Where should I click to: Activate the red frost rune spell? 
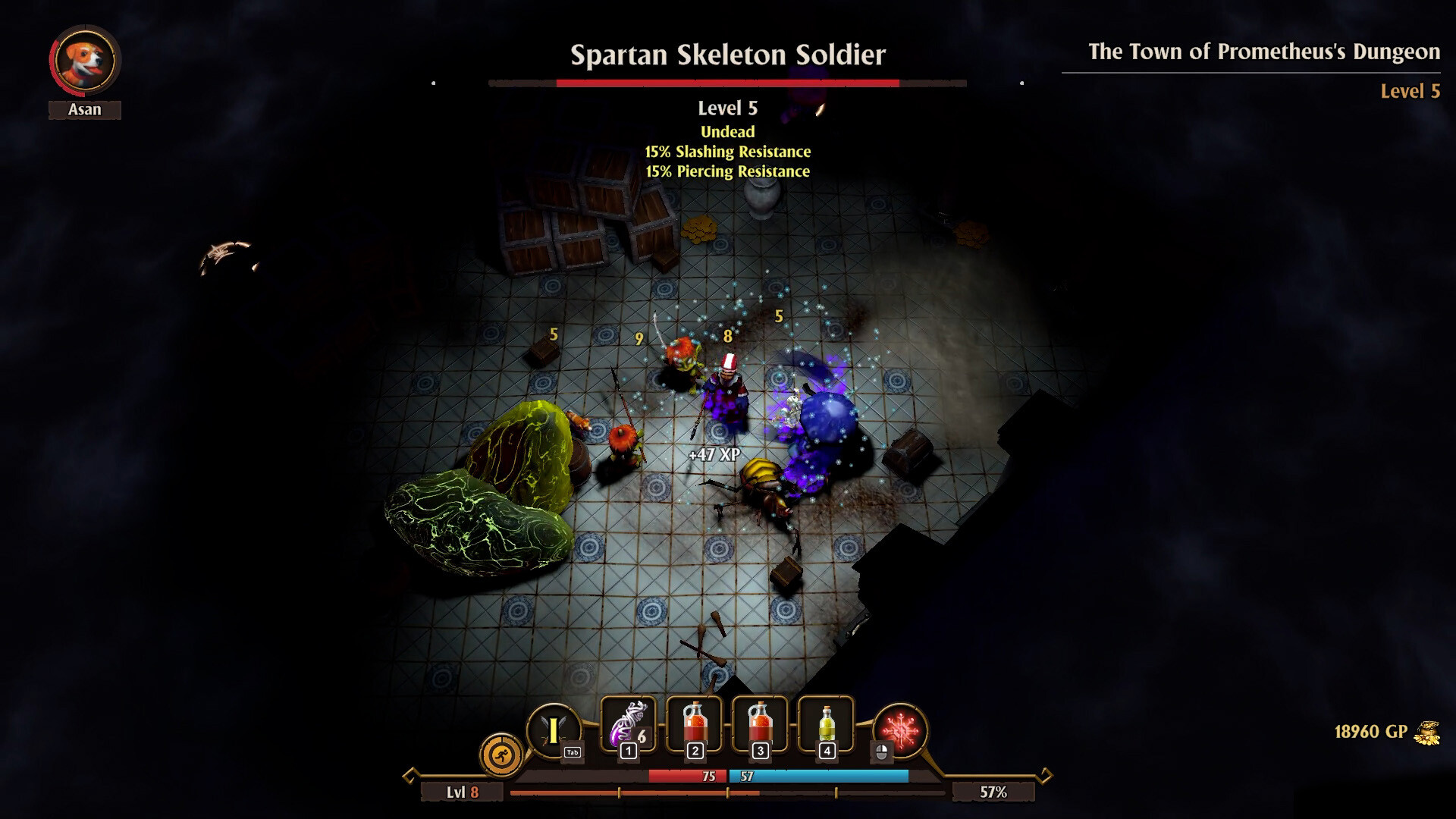900,730
